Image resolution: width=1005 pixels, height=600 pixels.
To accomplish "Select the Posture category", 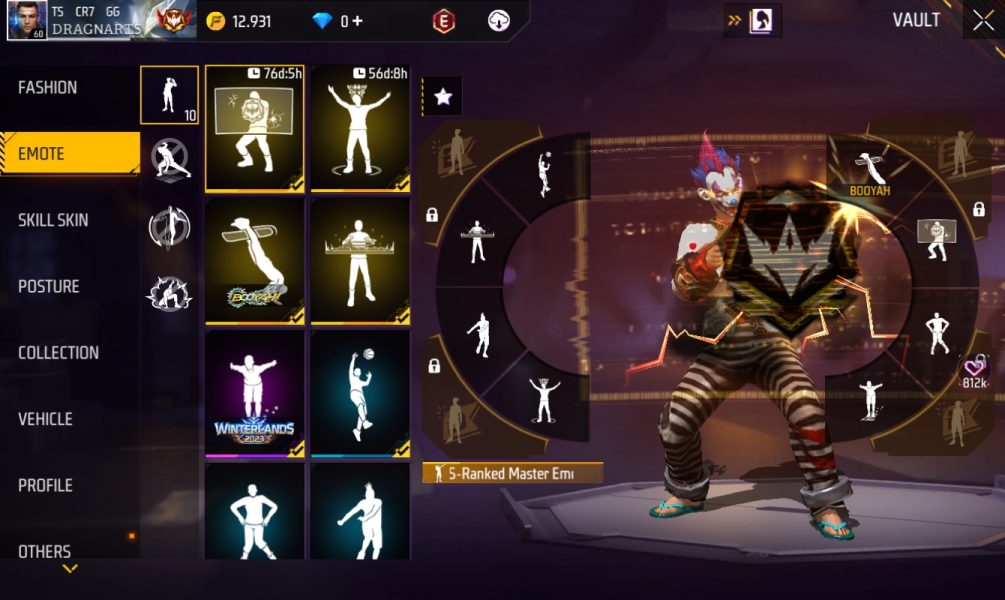I will point(49,287).
